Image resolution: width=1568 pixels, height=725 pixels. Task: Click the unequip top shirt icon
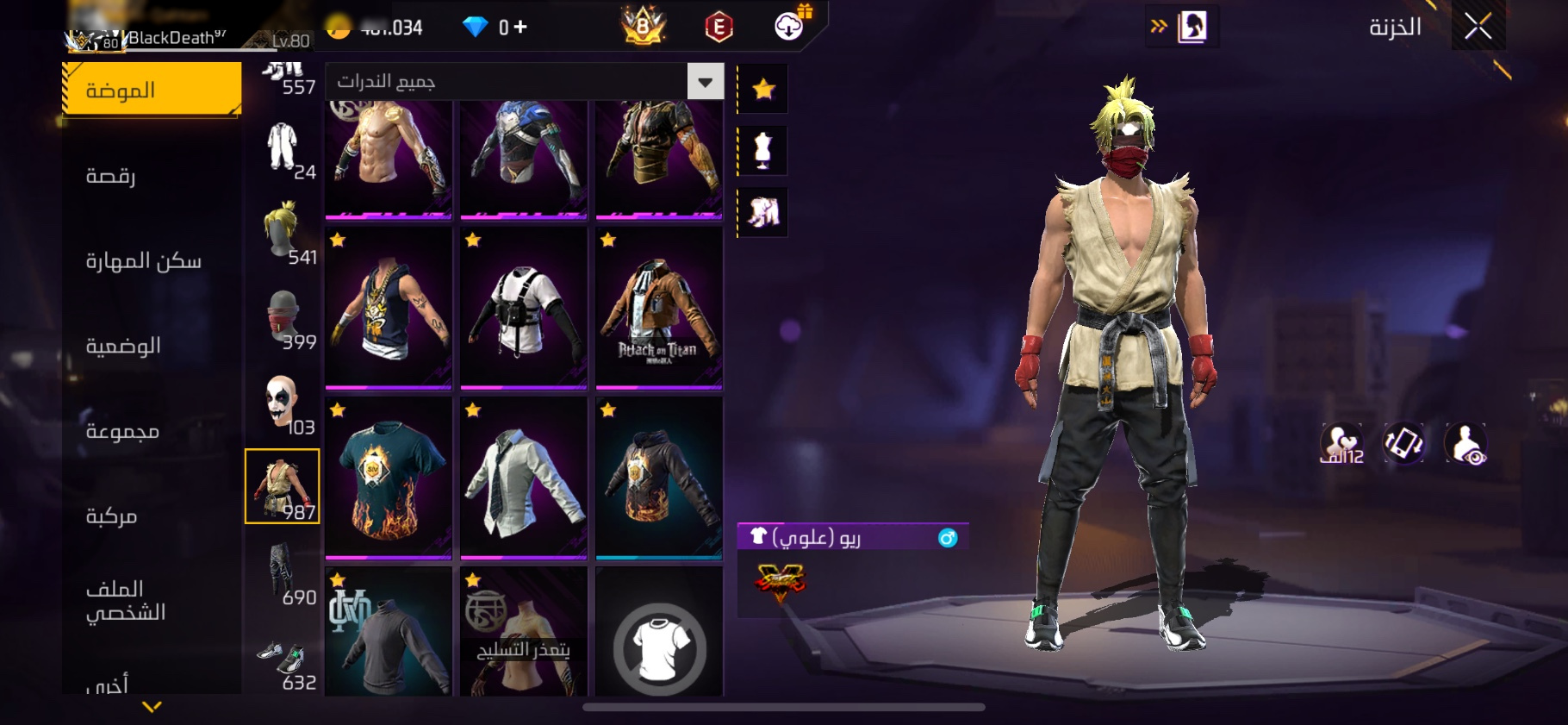coord(659,647)
